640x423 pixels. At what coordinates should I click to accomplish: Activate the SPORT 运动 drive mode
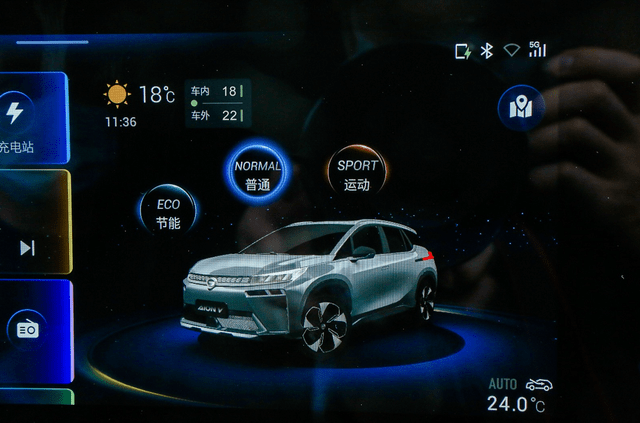[357, 174]
